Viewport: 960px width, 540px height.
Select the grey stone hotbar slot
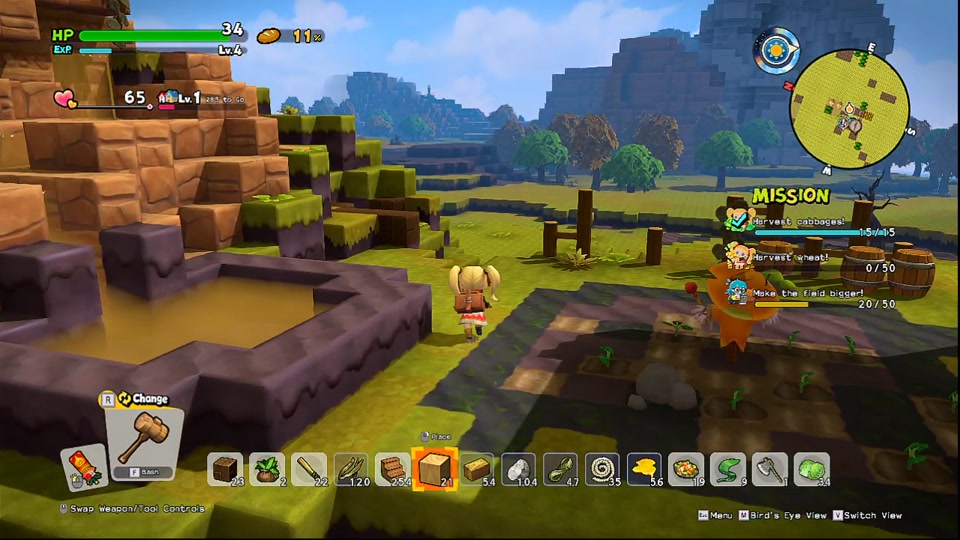click(x=519, y=469)
